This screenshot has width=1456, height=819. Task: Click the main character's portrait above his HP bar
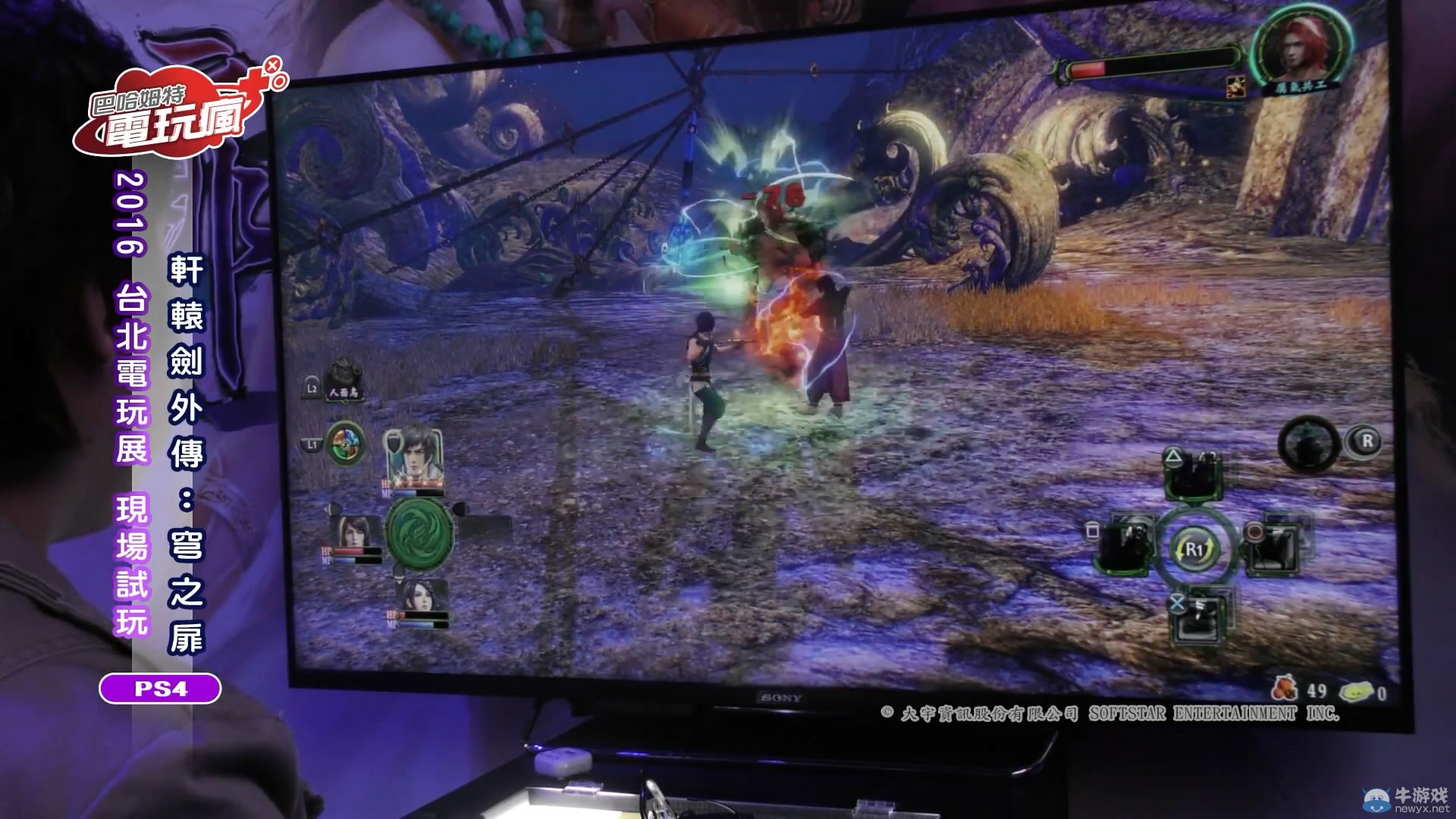coord(415,452)
